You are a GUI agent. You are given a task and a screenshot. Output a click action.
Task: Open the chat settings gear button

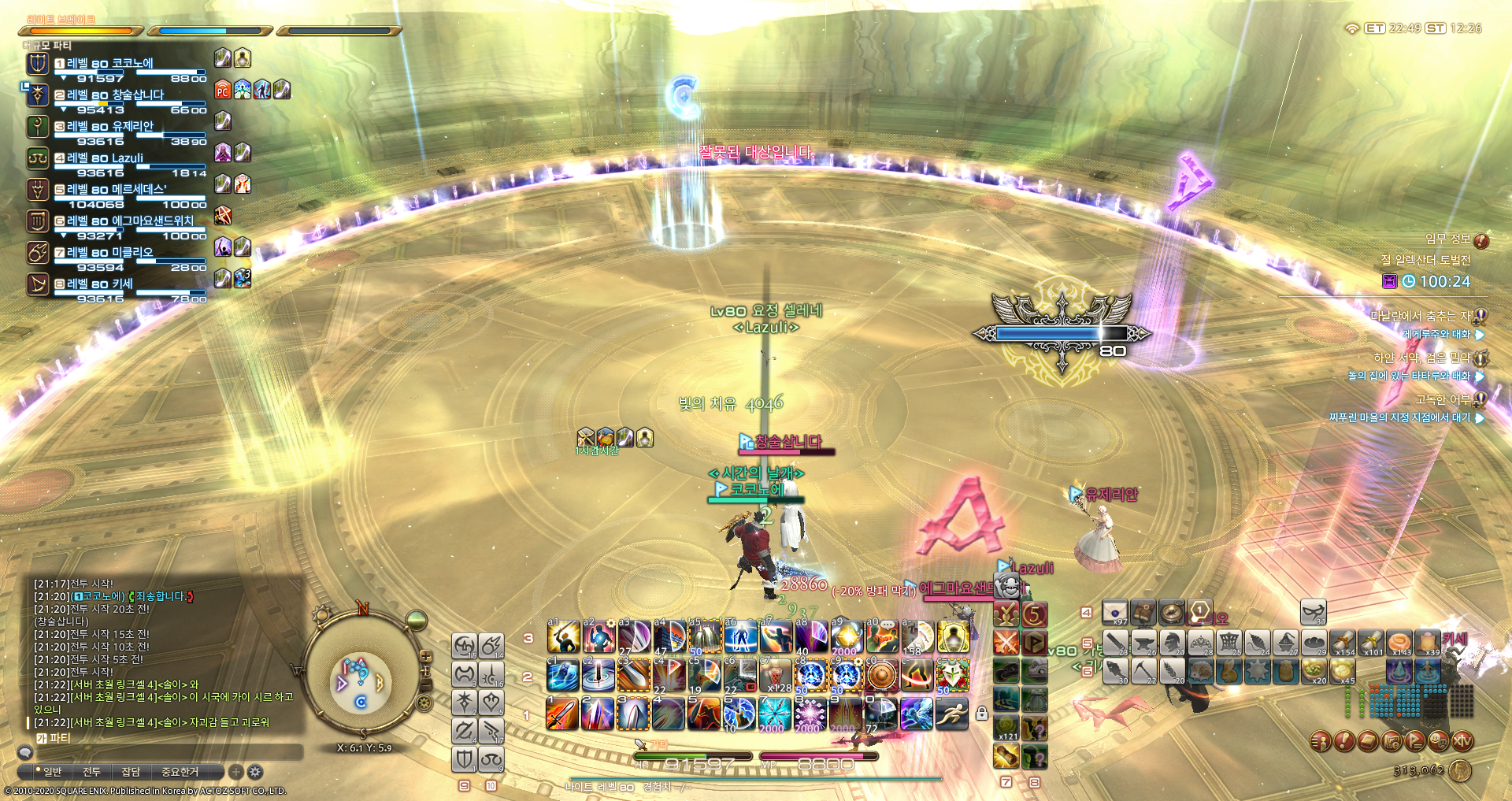tap(254, 773)
